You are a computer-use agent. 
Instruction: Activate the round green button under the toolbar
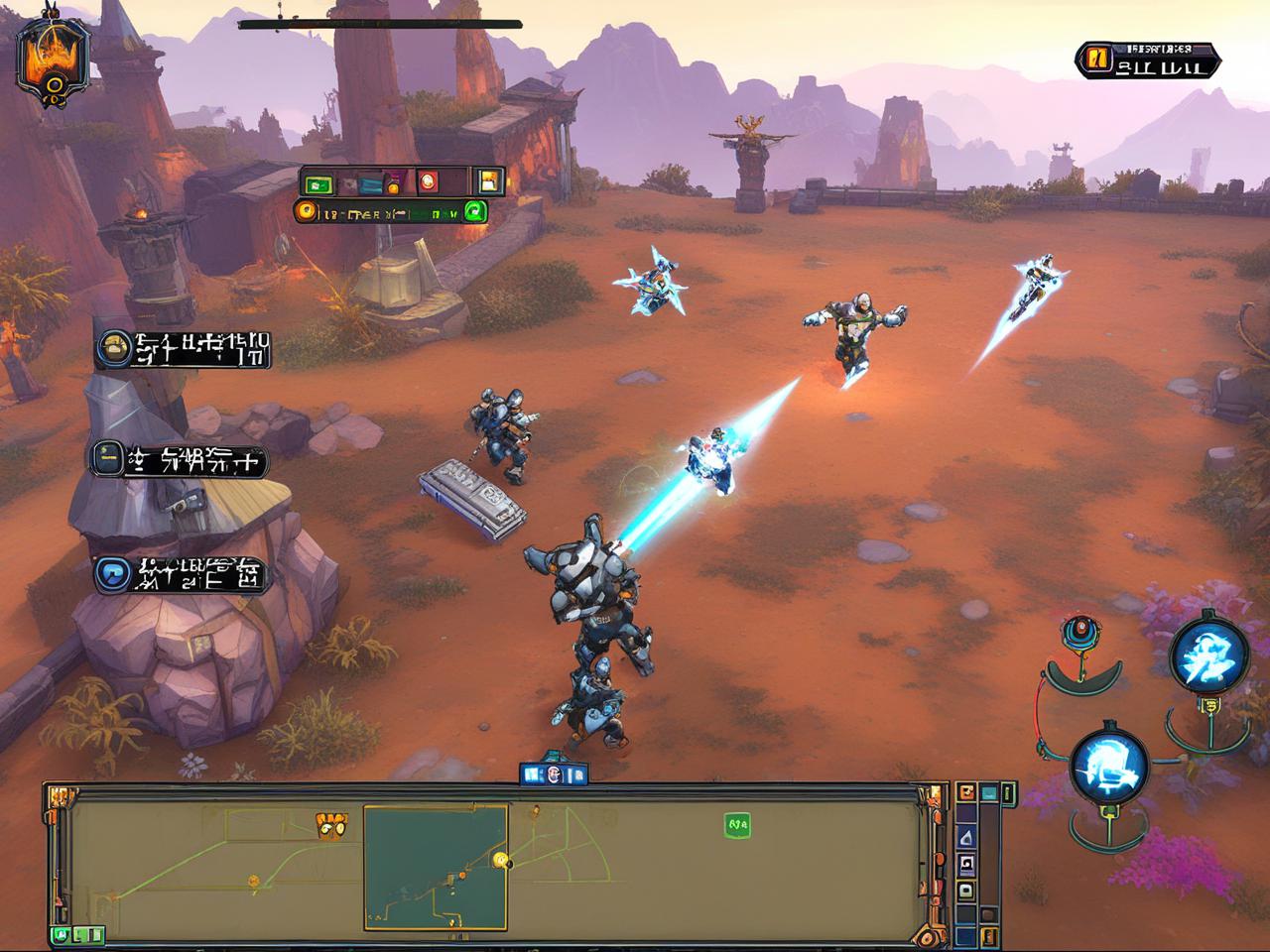(474, 210)
